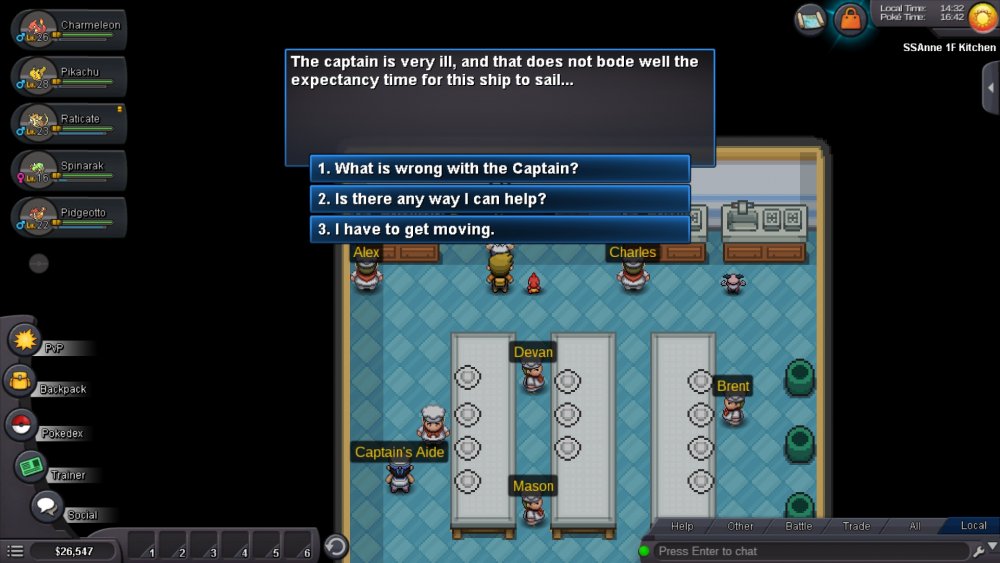Select Charmeleon in the party list
Screen dimensions: 1000x563
coord(68,30)
